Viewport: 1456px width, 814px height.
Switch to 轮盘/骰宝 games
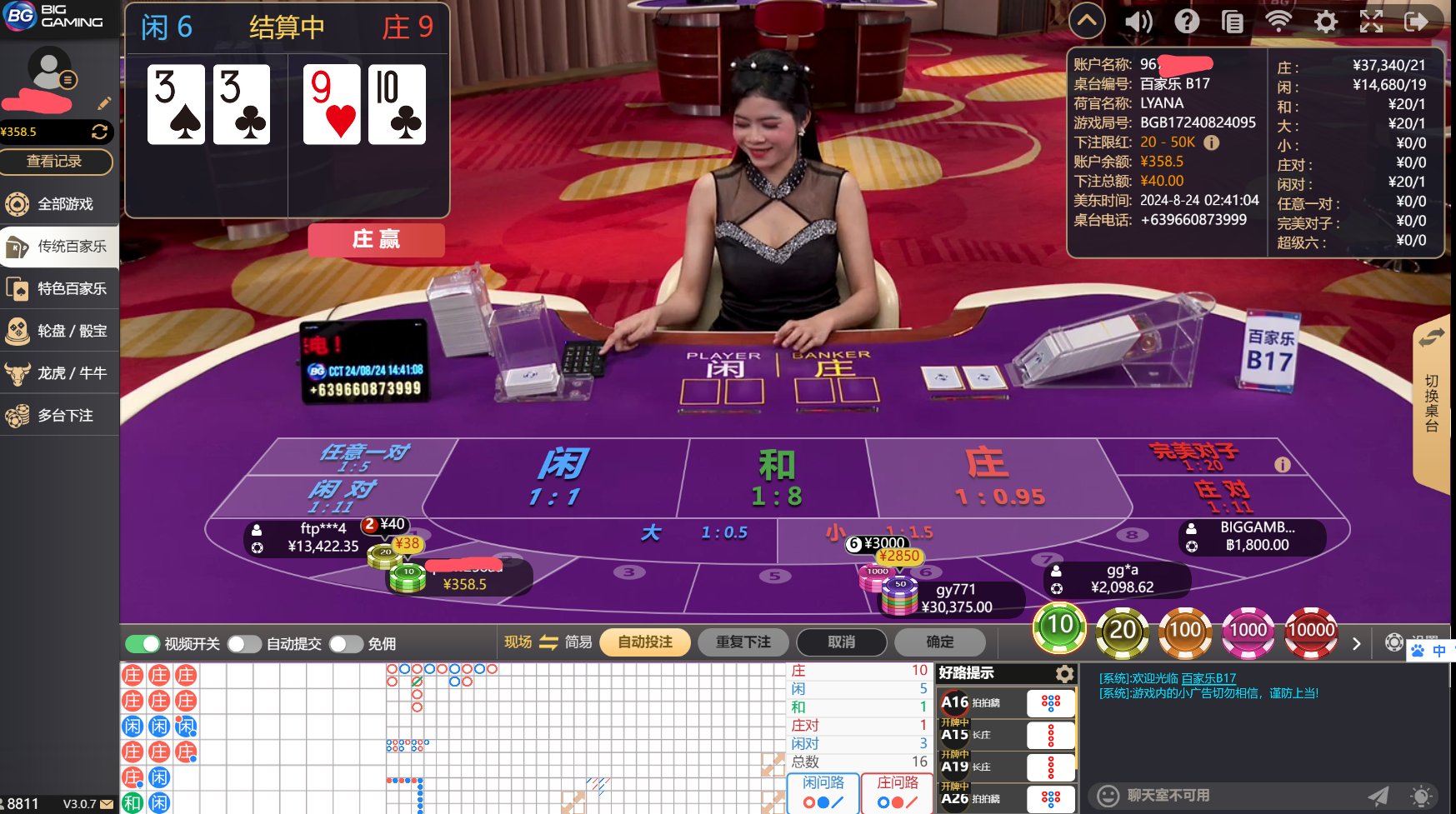[x=59, y=331]
